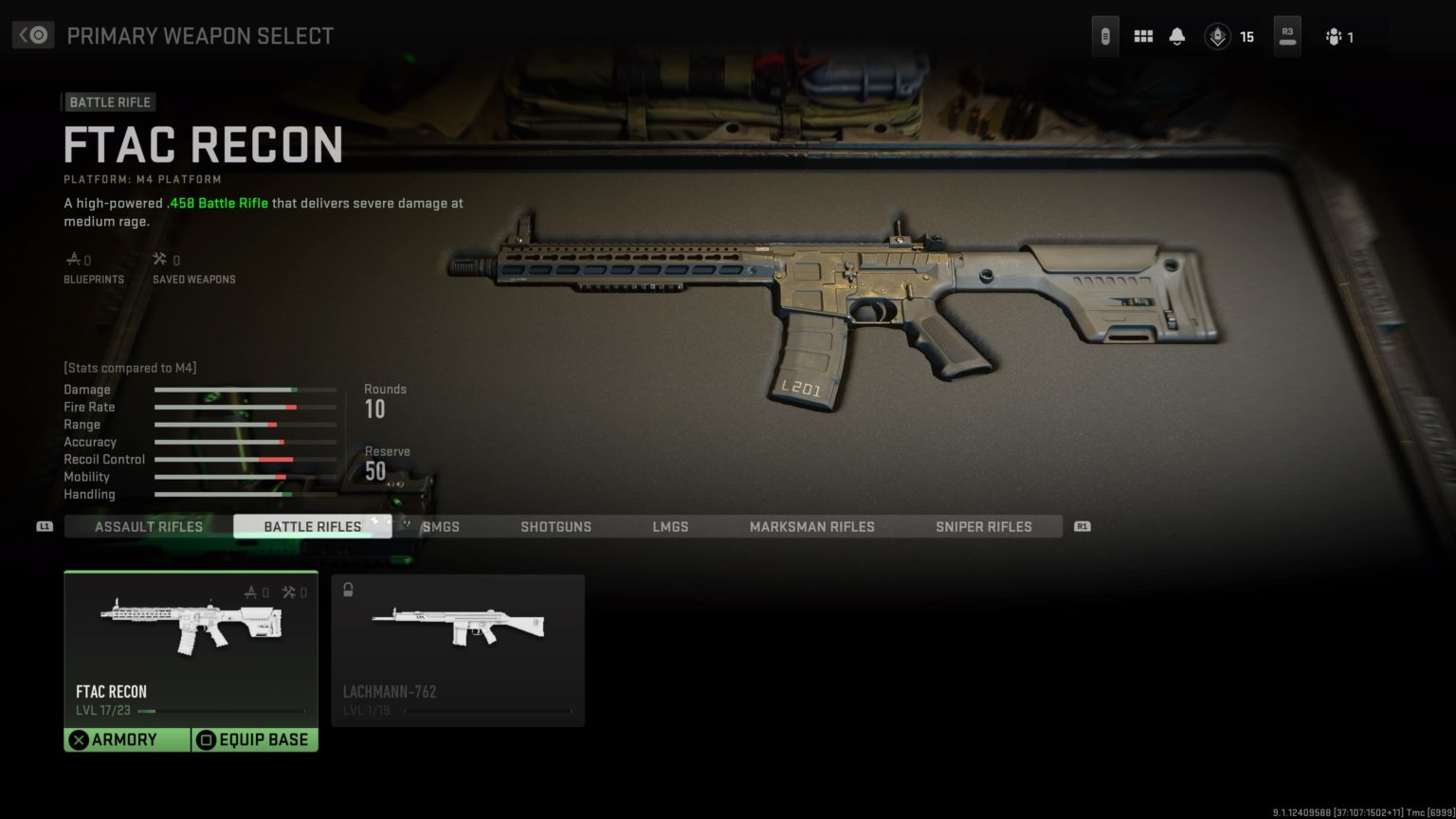1456x819 pixels.
Task: Open the notifications bell icon
Action: (x=1176, y=34)
